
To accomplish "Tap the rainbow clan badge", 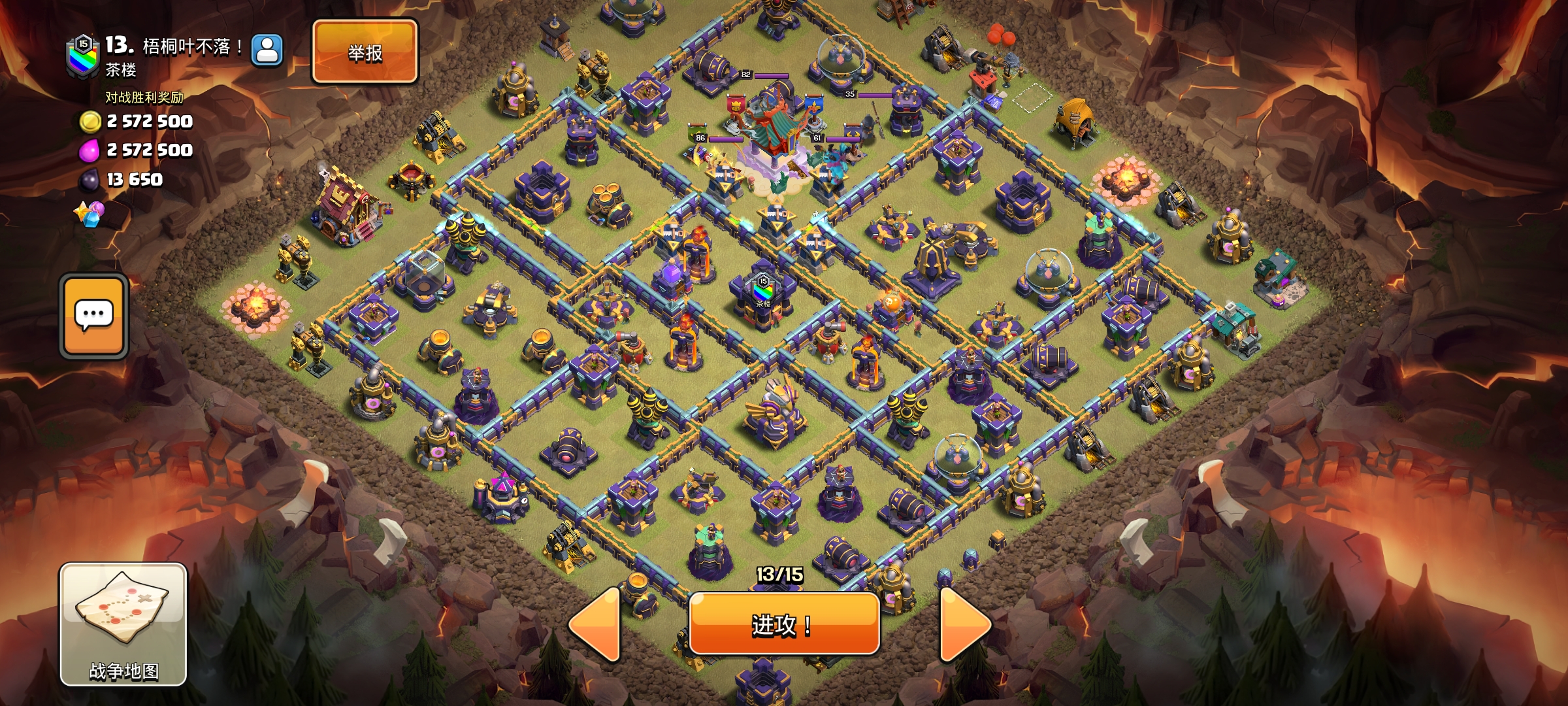I will point(83,57).
